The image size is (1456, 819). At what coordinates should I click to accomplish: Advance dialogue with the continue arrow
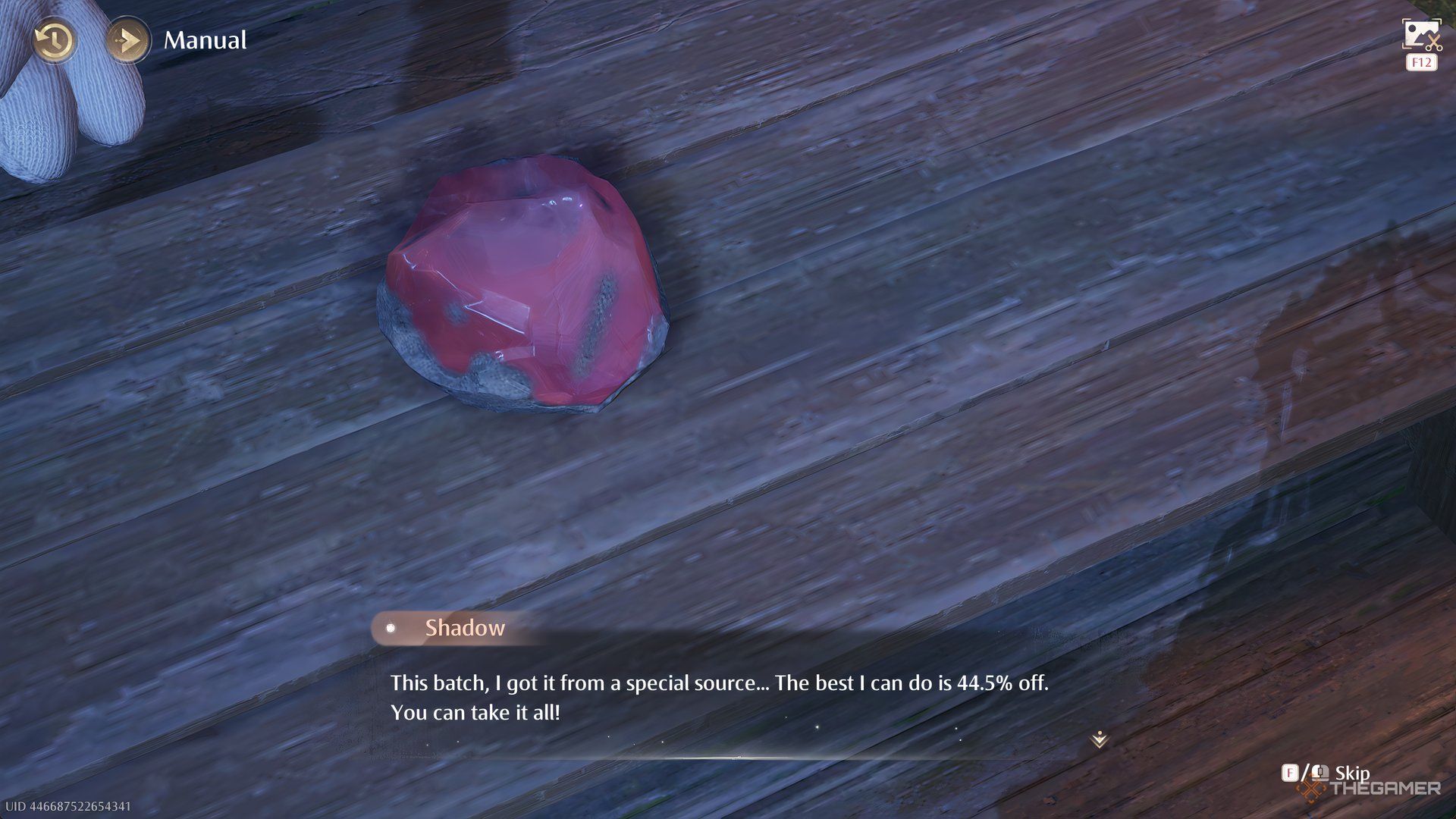tap(1099, 739)
